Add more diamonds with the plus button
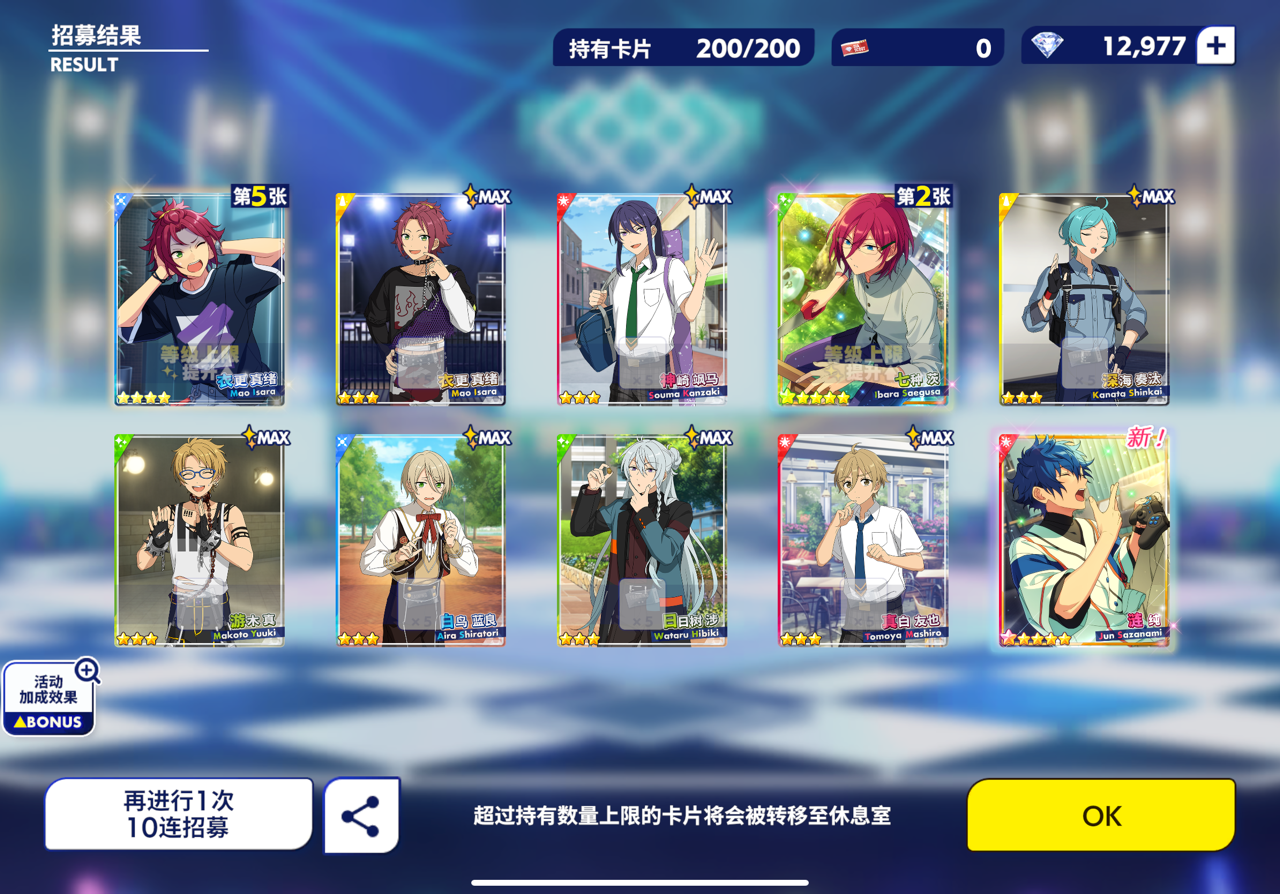Screen dimensions: 1280x894 [x=1216, y=46]
